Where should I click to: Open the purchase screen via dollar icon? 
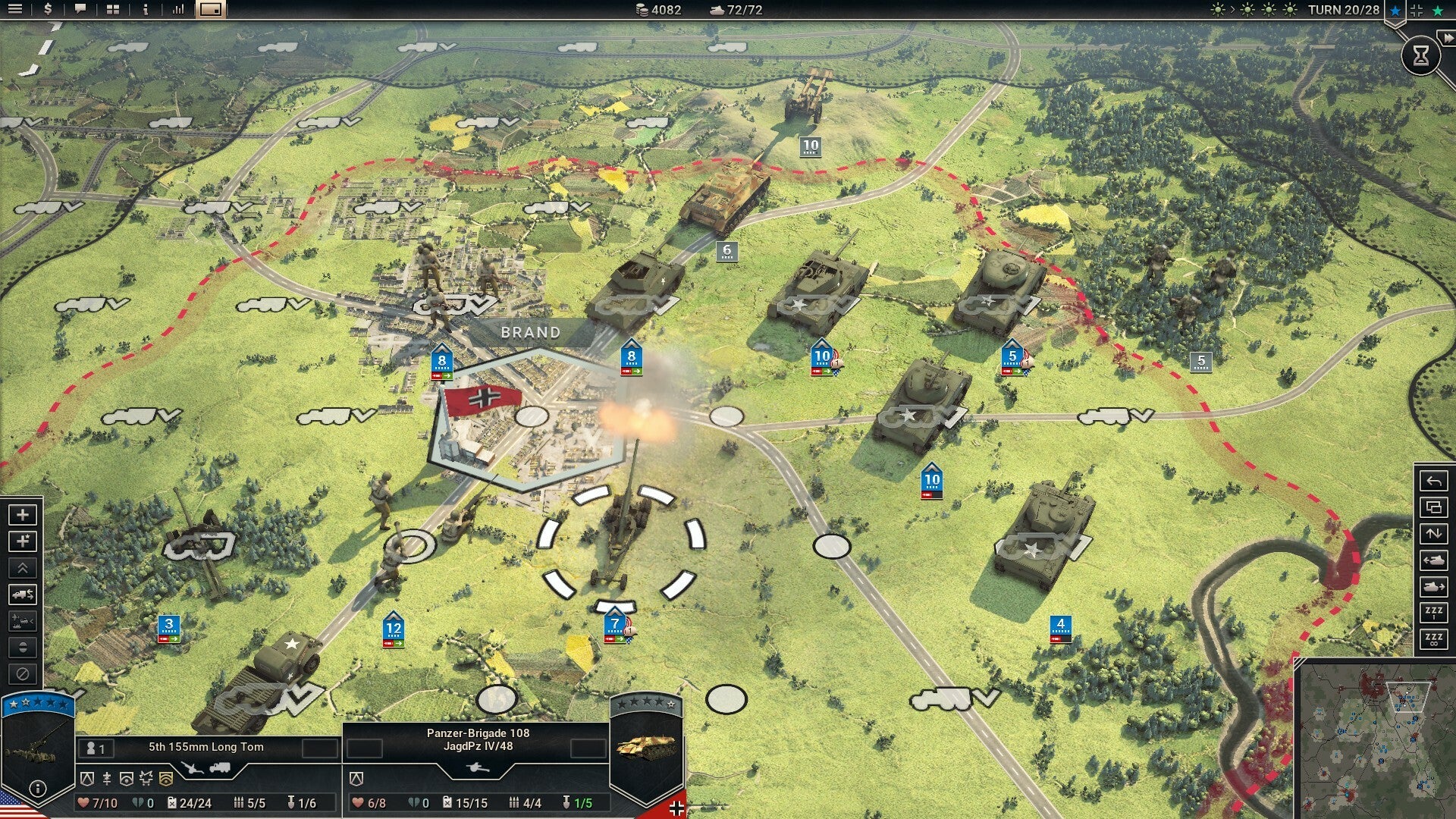49,11
